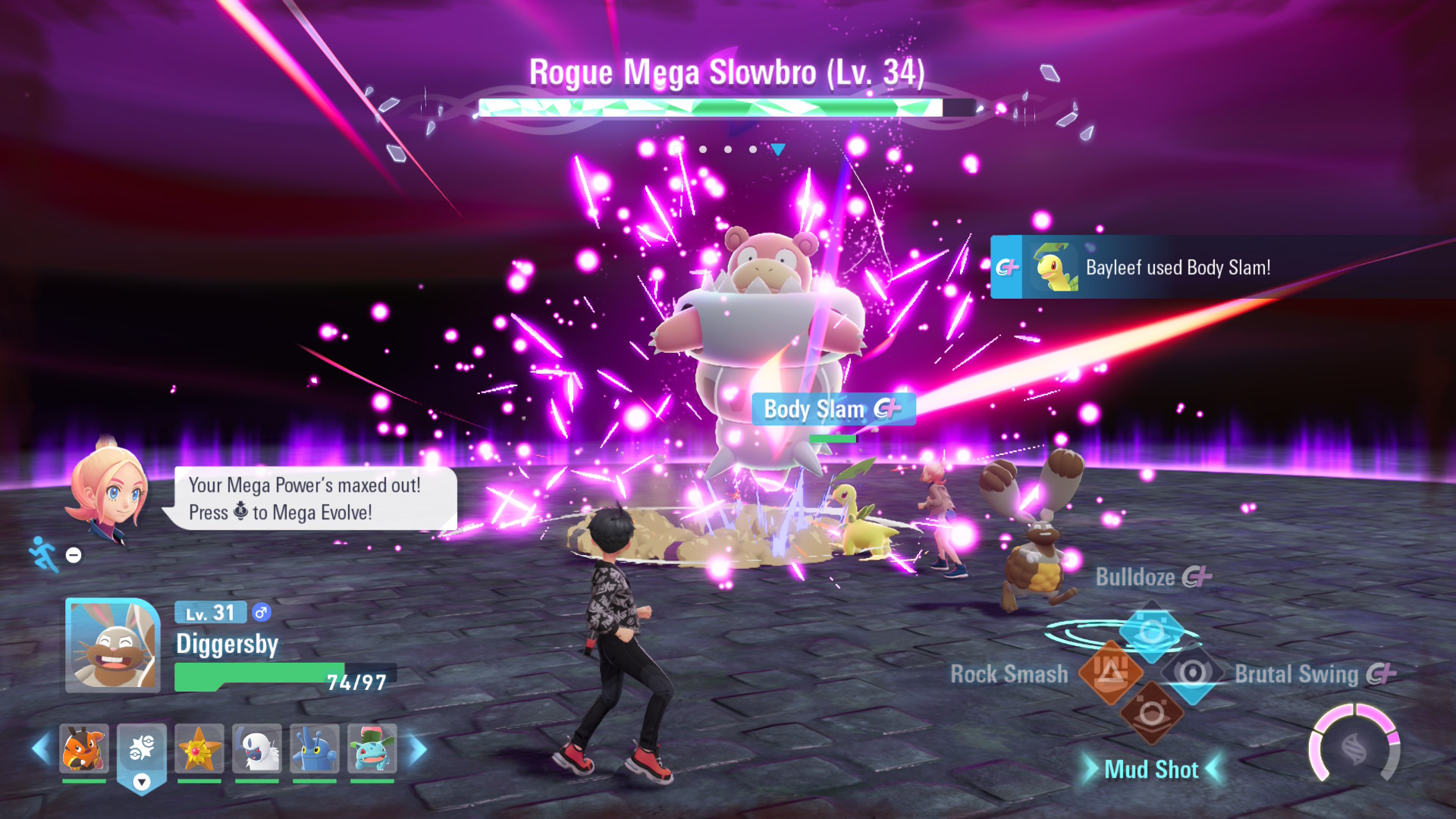Screen dimensions: 1456x819
Task: Use the Mud Shot move icon
Action: pos(1152,714)
